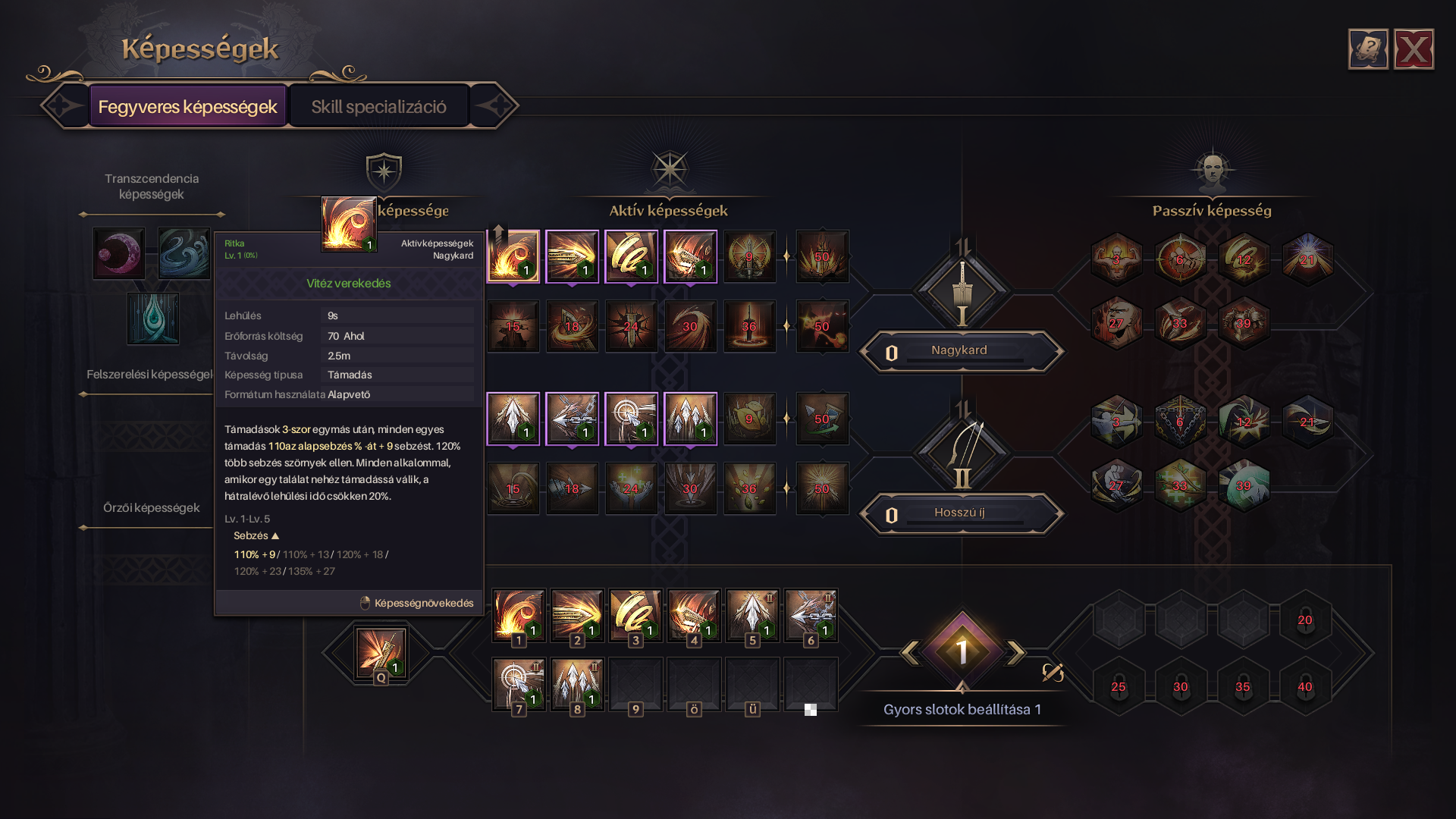The width and height of the screenshot is (1456, 819).
Task: Pick the quick slot 1 flame swirl skill
Action: point(519,616)
